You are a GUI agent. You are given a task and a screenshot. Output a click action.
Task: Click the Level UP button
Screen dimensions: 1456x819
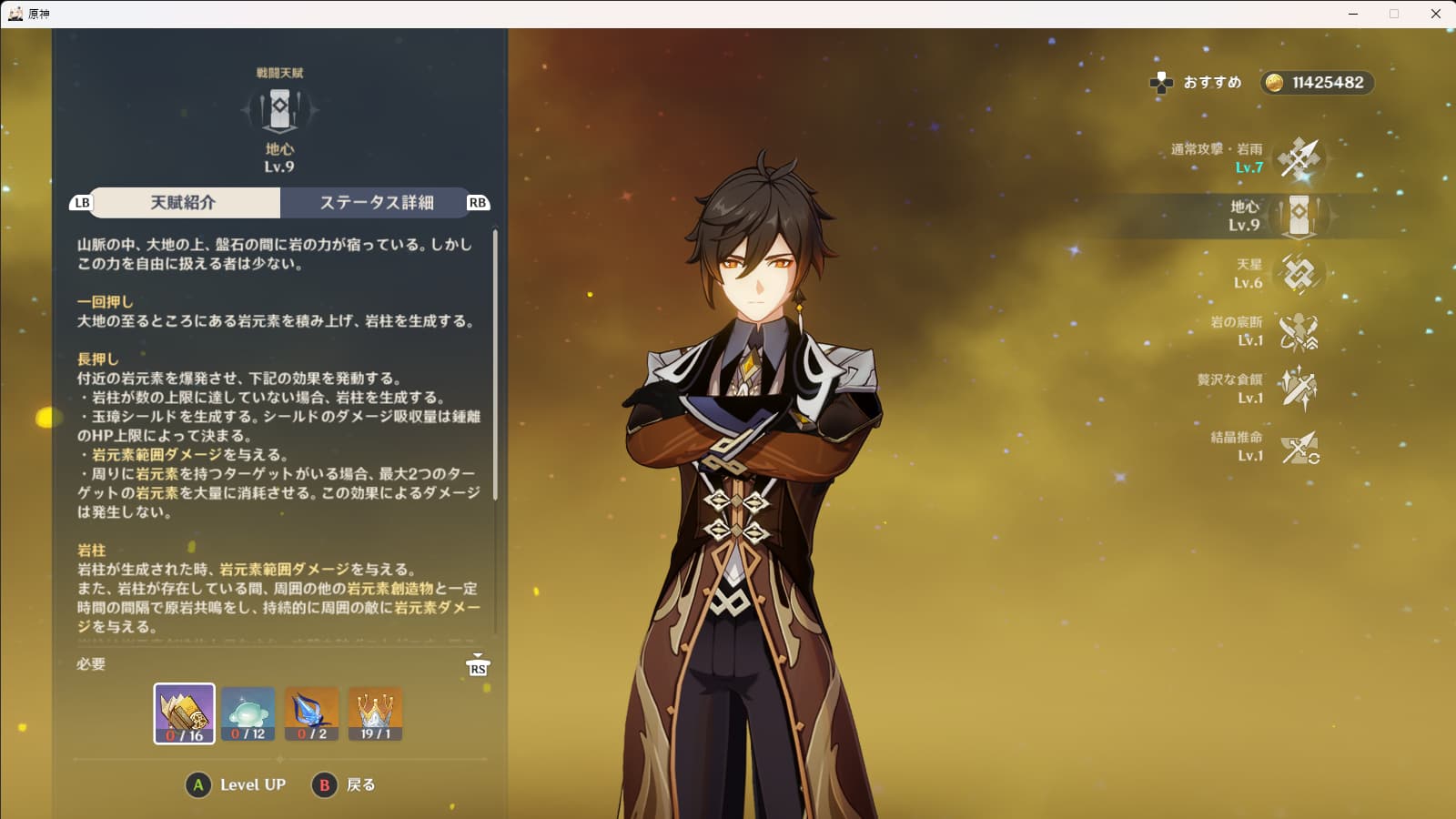[237, 785]
